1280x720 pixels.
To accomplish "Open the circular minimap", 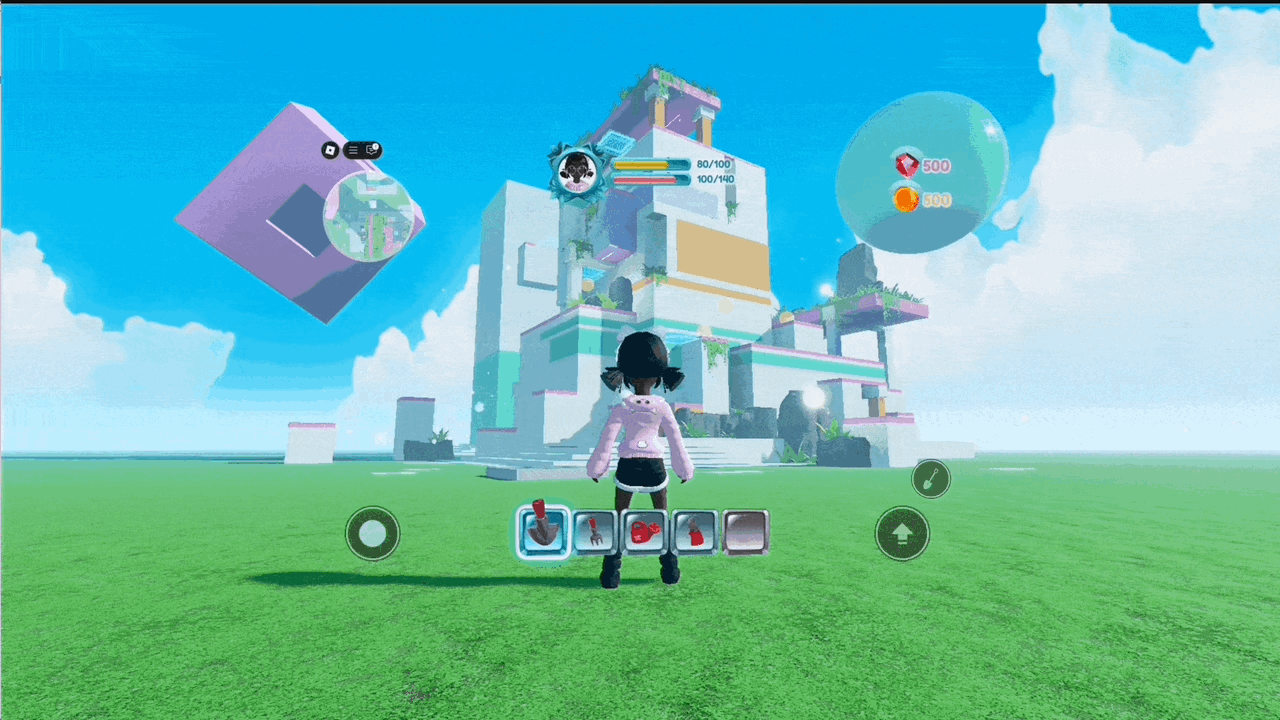I will 368,216.
